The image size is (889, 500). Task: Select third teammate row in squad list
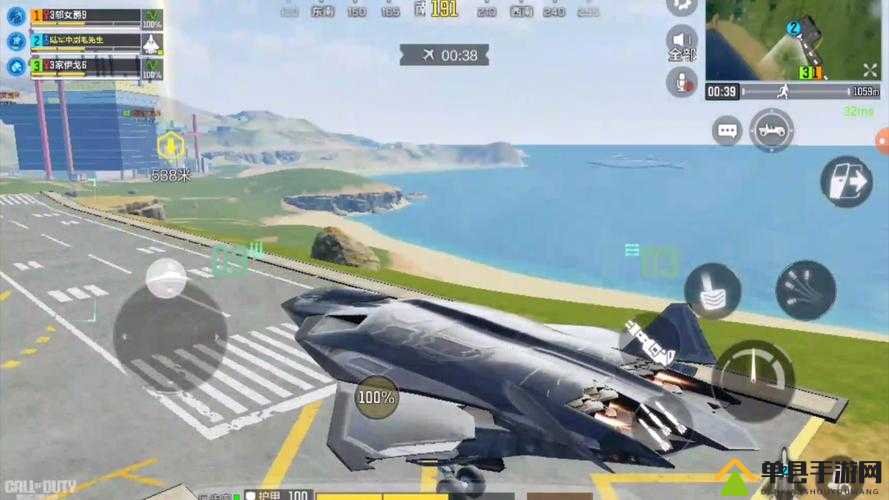pyautogui.click(x=85, y=66)
